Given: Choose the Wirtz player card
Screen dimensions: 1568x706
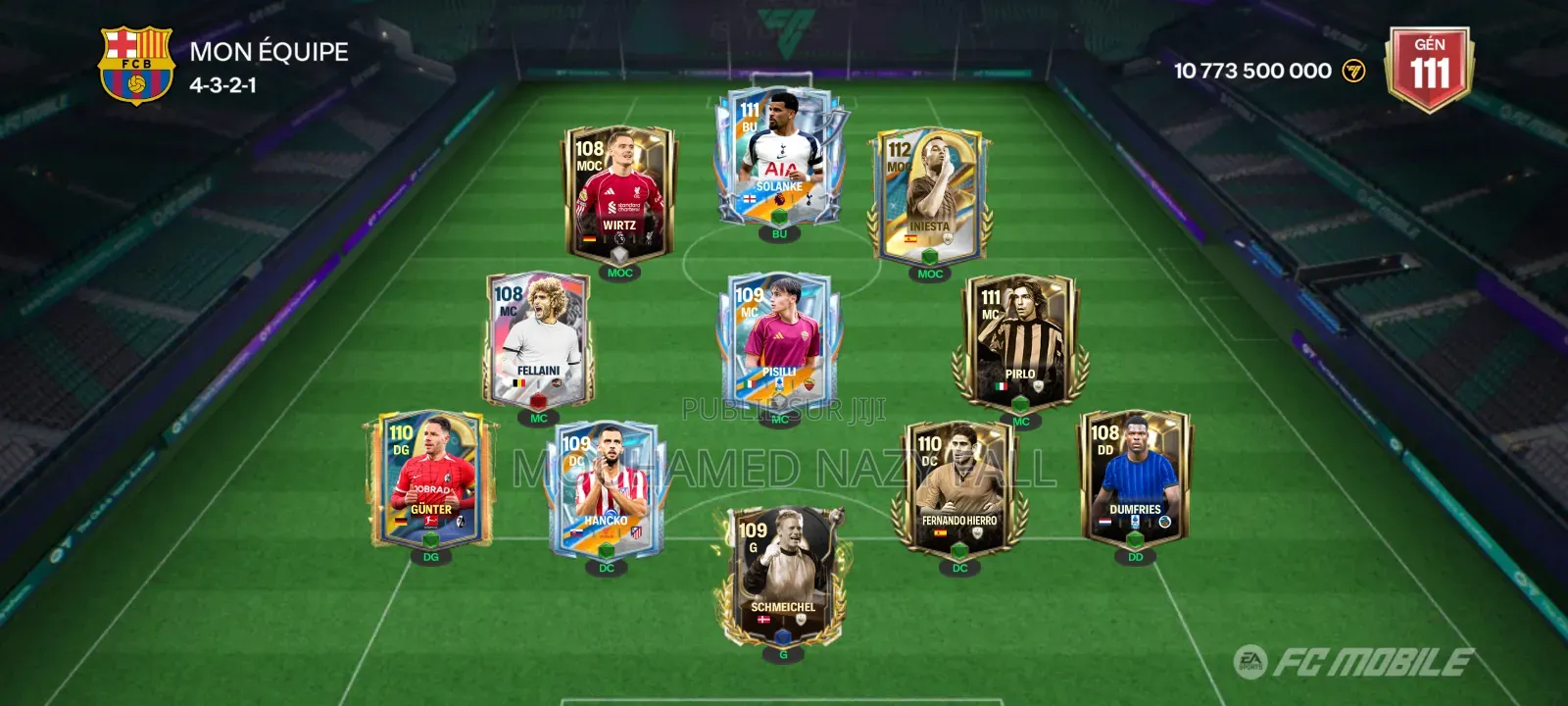Looking at the screenshot, I should point(618,196).
